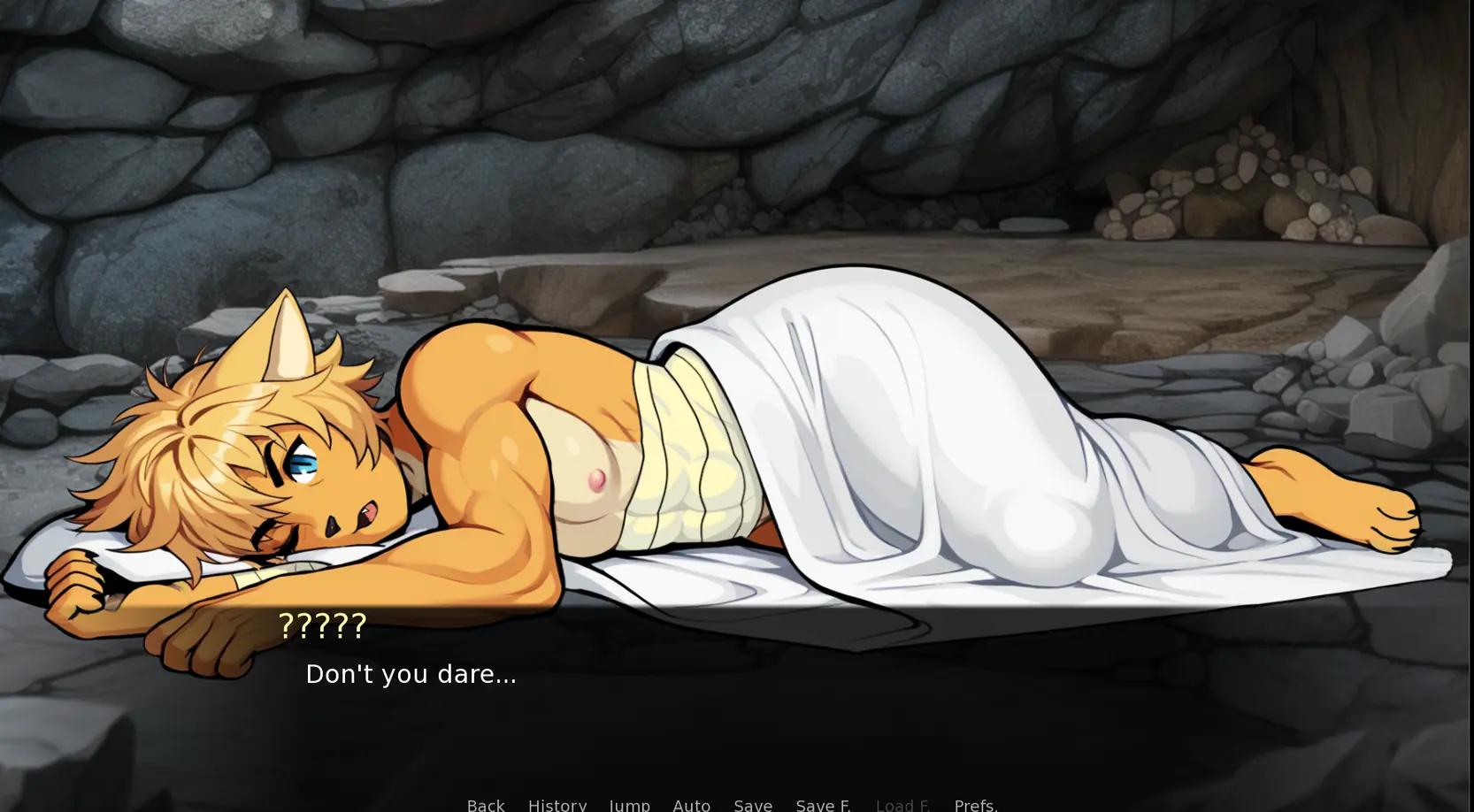Image resolution: width=1474 pixels, height=812 pixels.
Task: Open the dialogue History log
Action: click(557, 804)
